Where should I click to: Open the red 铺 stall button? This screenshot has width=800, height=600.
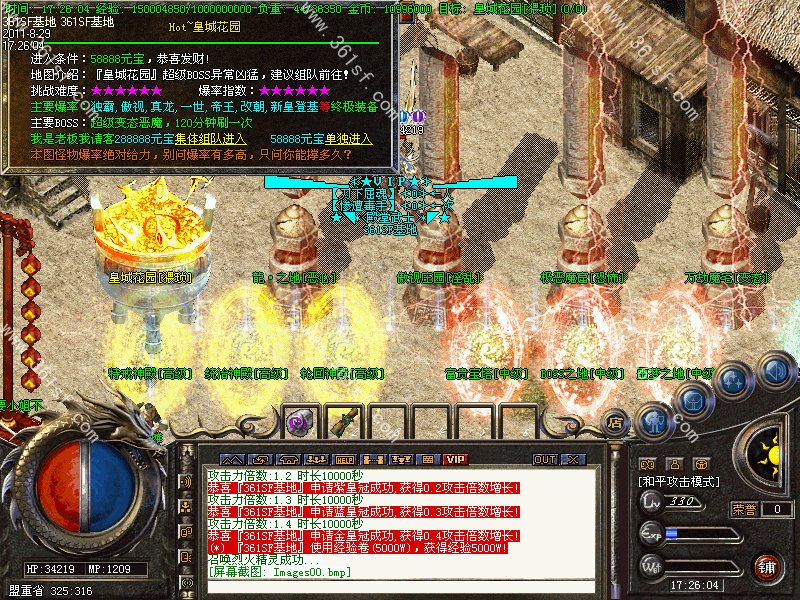point(768,567)
